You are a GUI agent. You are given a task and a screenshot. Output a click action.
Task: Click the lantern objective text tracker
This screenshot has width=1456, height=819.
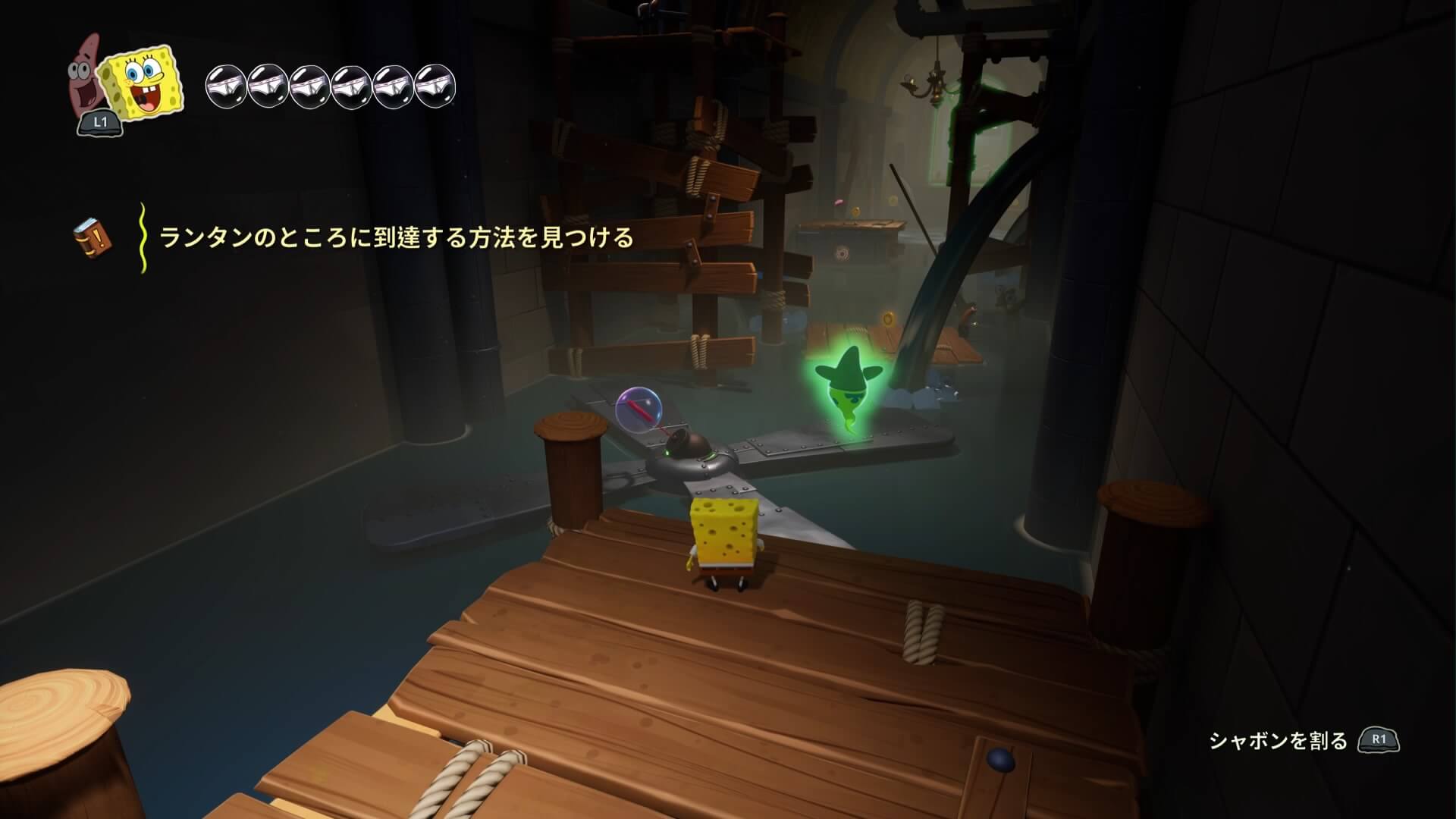click(x=396, y=238)
